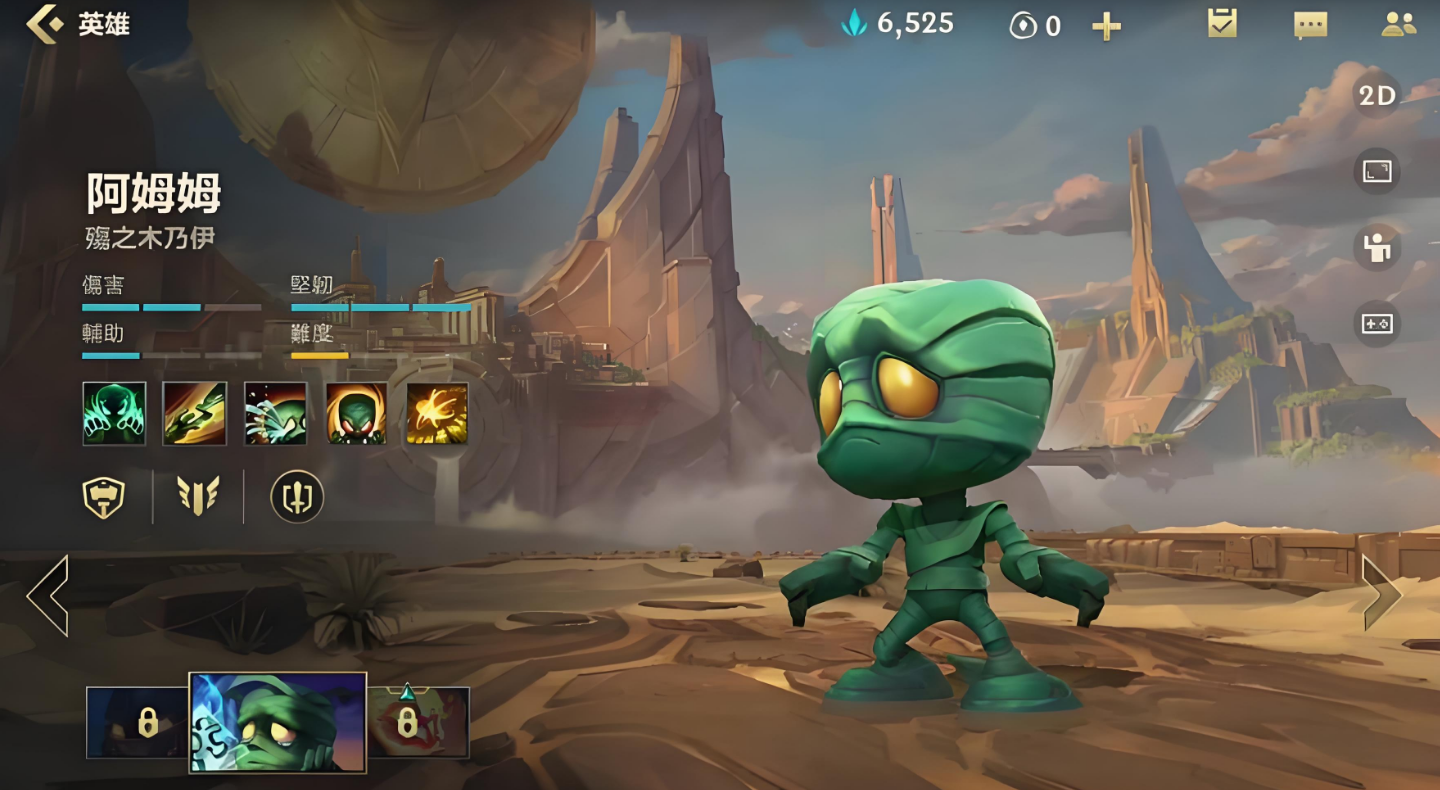This screenshot has height=790, width=1440.
Task: View the green ghostly hands ability
Action: (114, 413)
